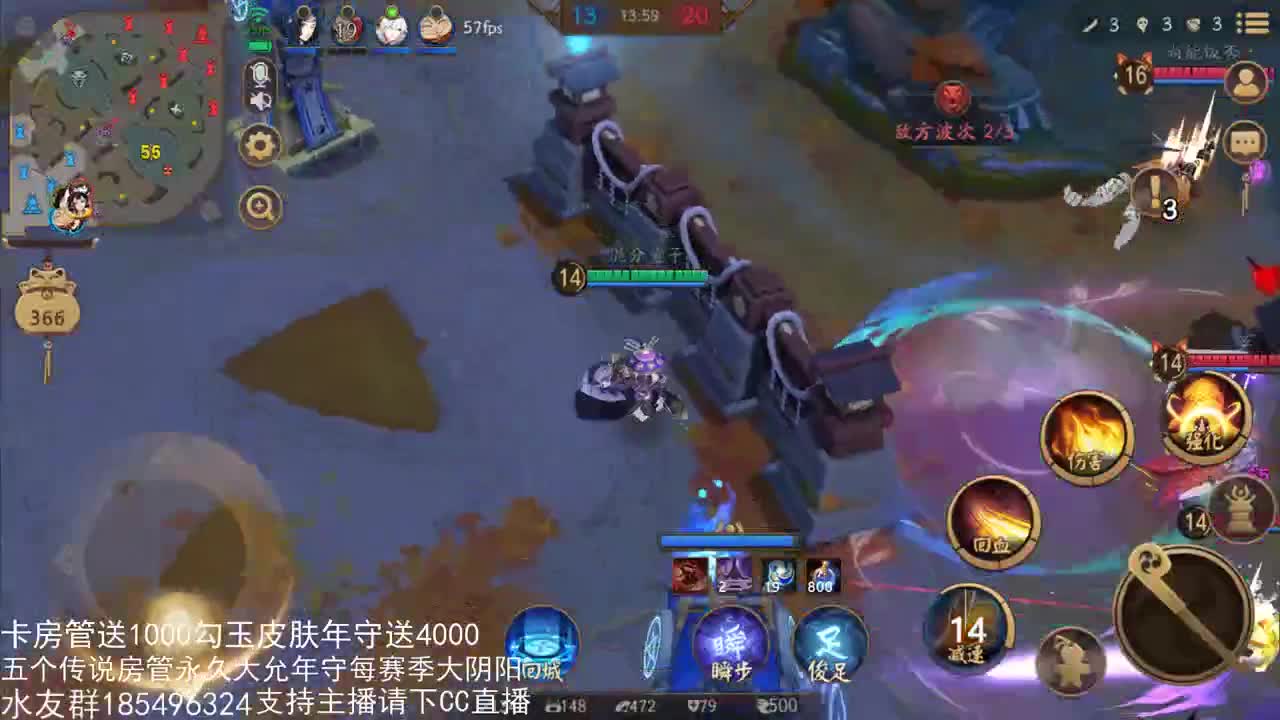
Task: Toggle the minimap zoom magnifier
Action: coord(259,205)
